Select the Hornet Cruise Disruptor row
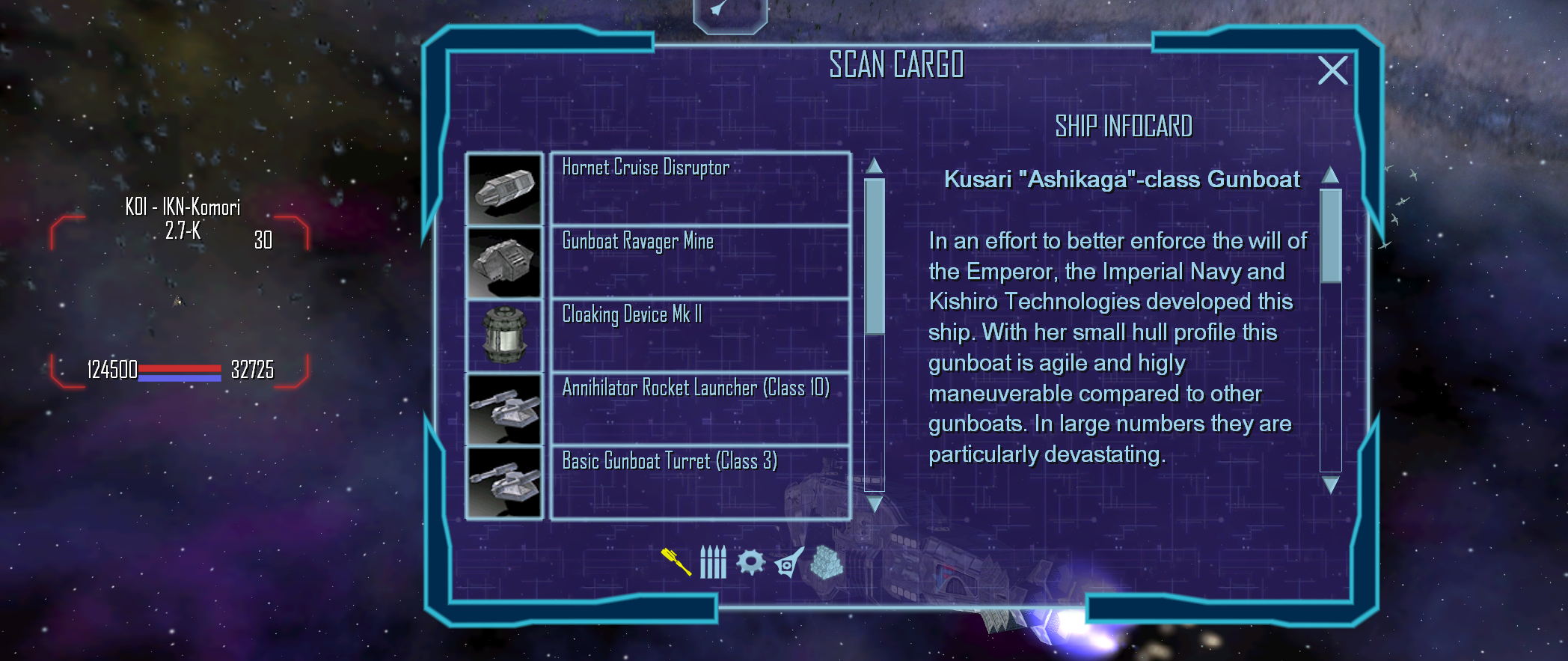Screen dimensions: 1568x661 (x=700, y=188)
